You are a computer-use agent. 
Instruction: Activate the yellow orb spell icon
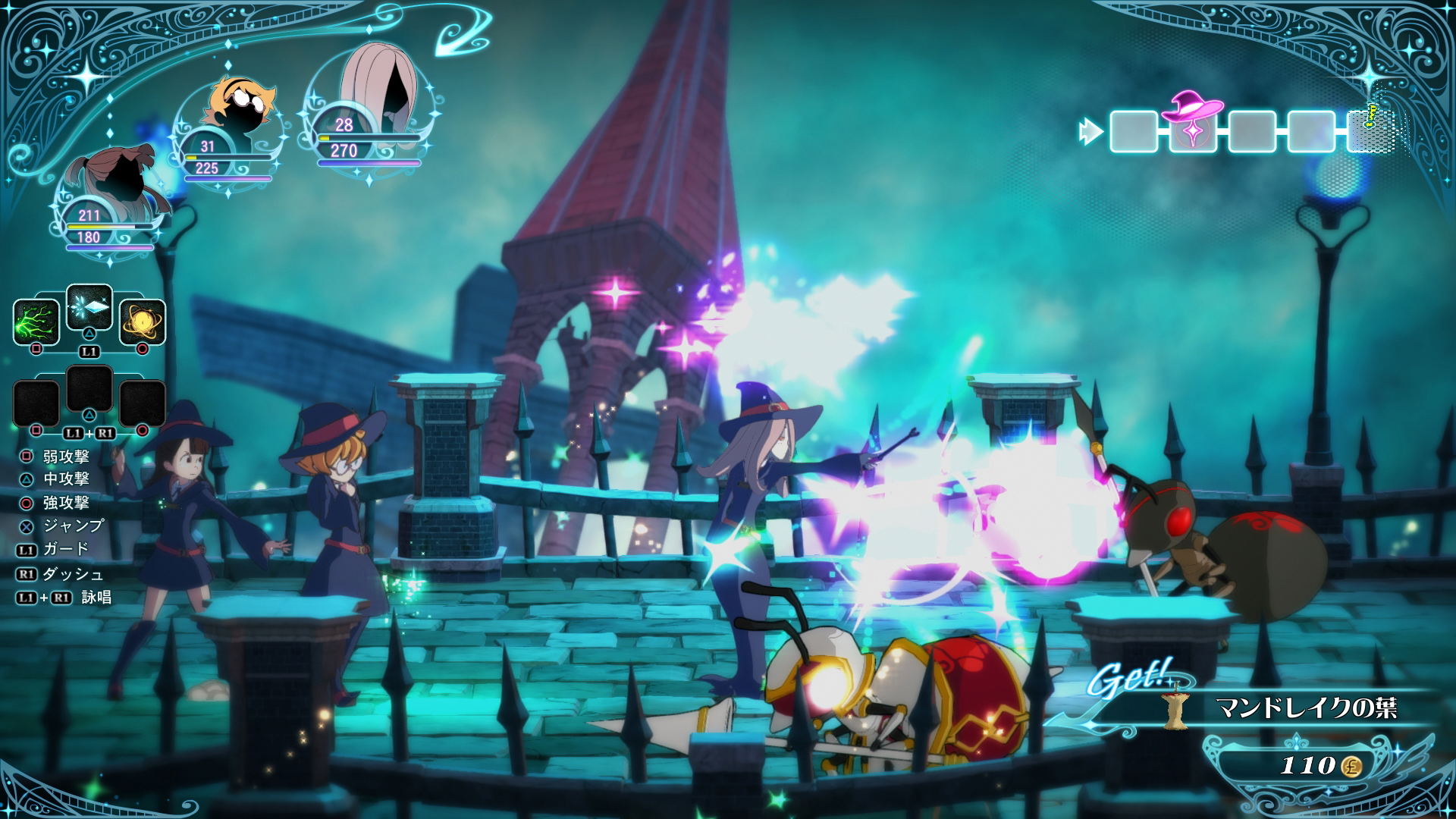pos(143,322)
